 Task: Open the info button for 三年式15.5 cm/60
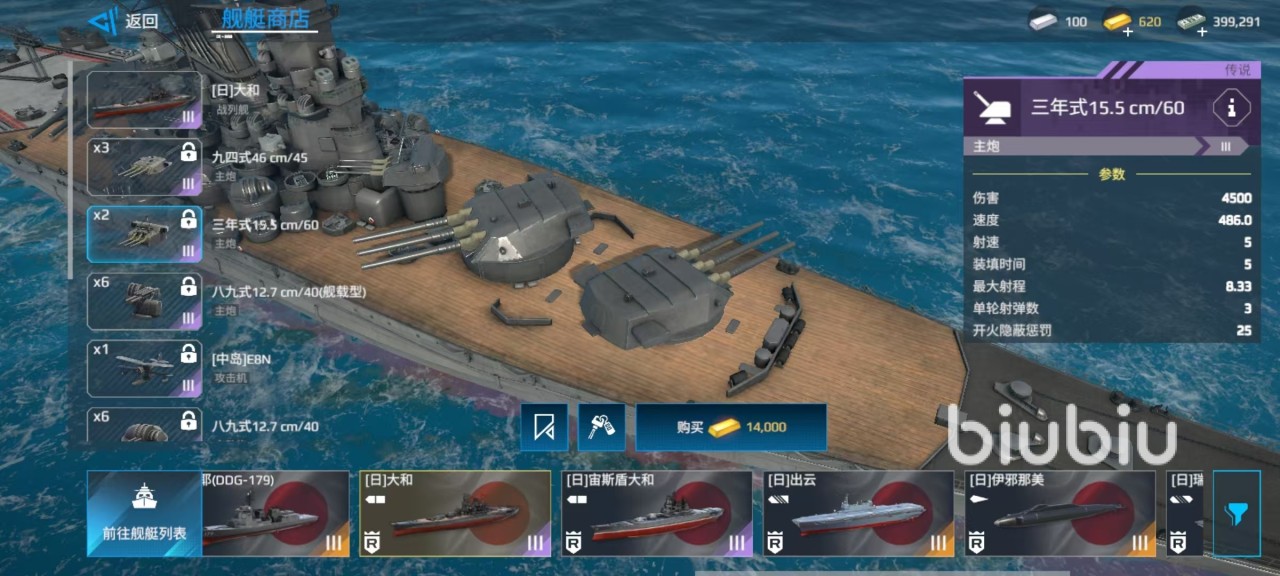click(x=1231, y=108)
